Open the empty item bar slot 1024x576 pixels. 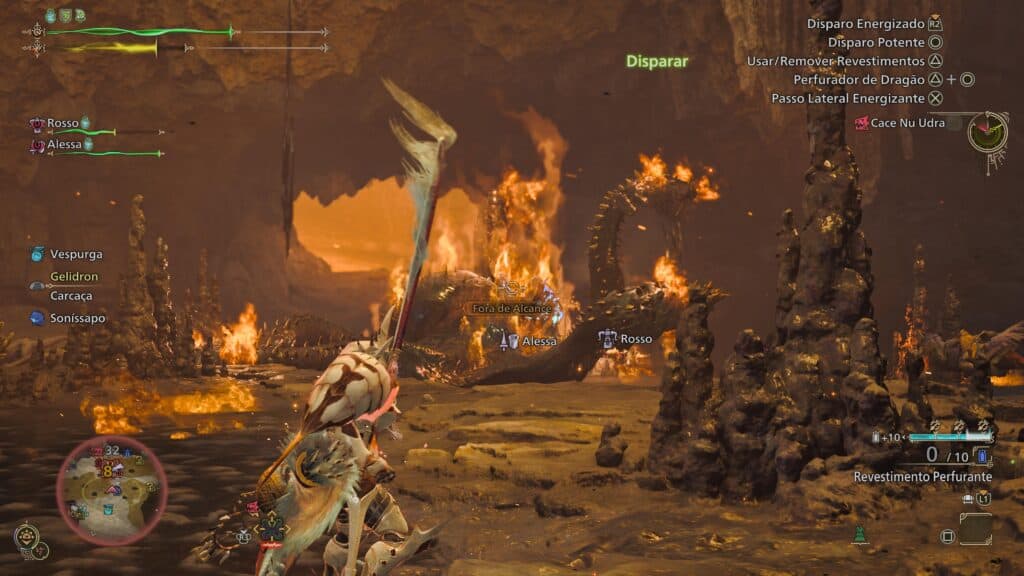pyautogui.click(x=976, y=529)
